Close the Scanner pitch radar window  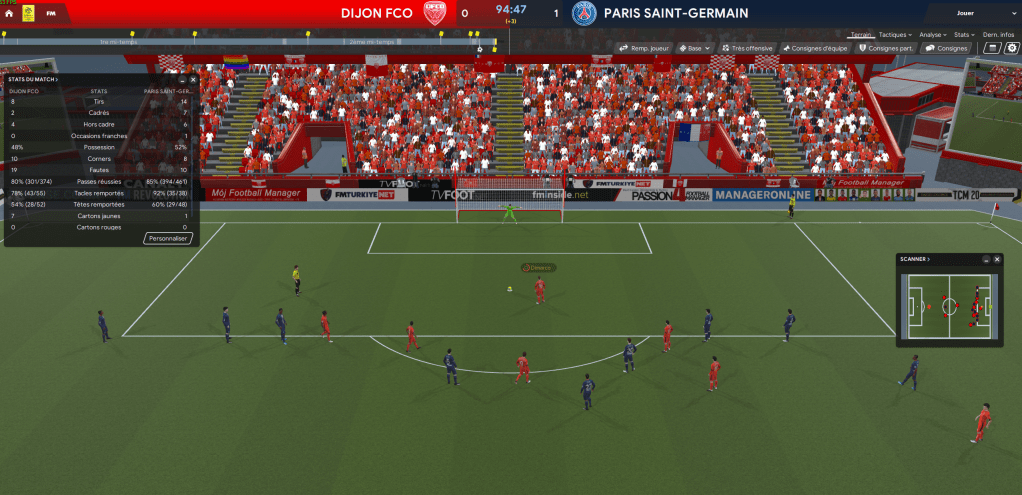(997, 259)
